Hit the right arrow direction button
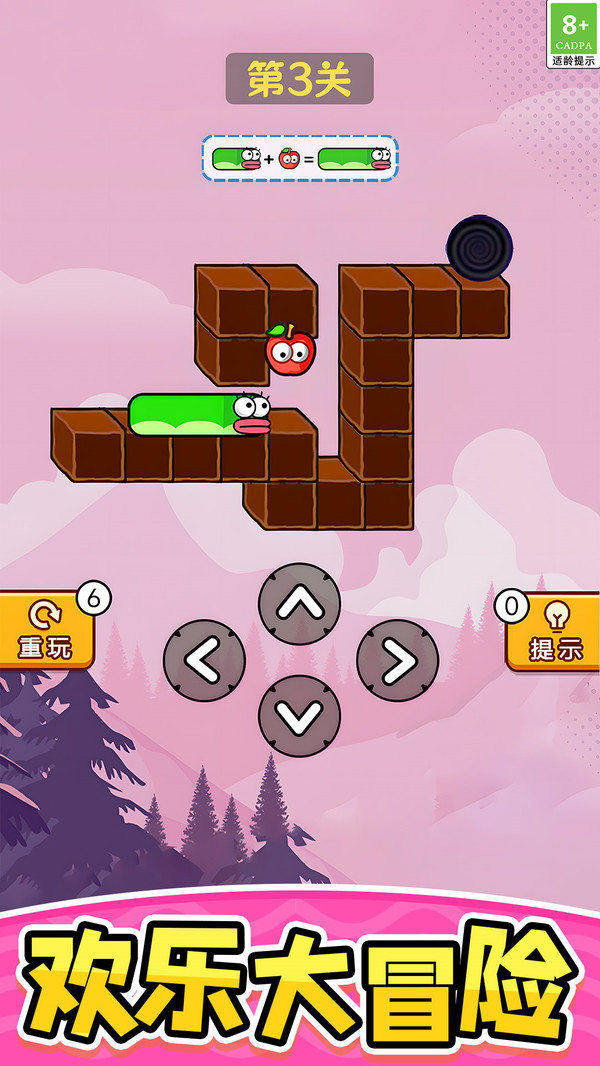The width and height of the screenshot is (600, 1066). (x=397, y=661)
